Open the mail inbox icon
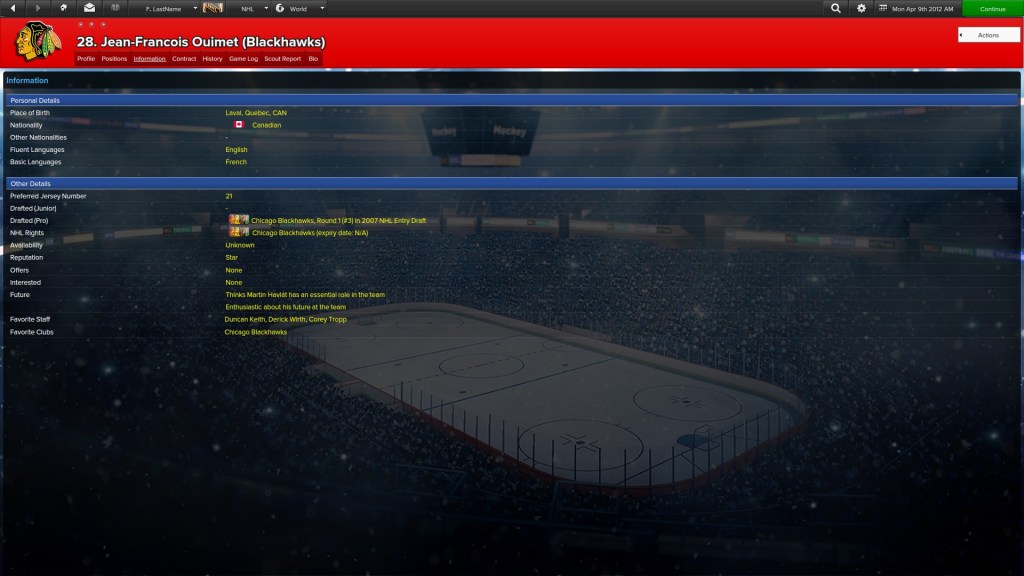The image size is (1024, 576). point(89,8)
